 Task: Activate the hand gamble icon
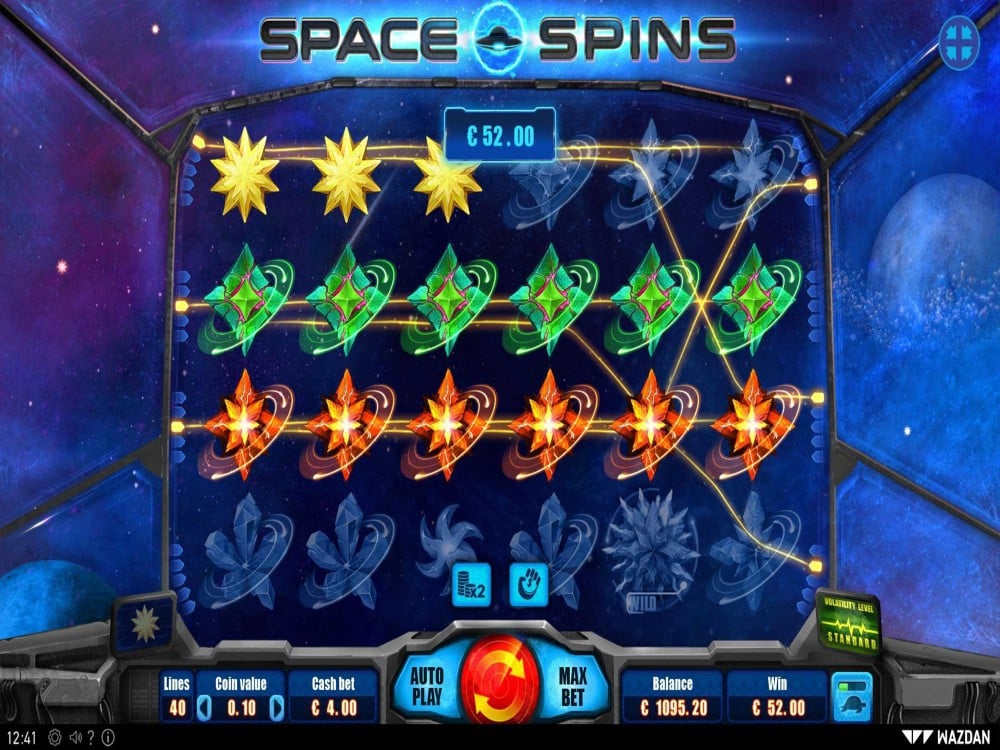526,583
